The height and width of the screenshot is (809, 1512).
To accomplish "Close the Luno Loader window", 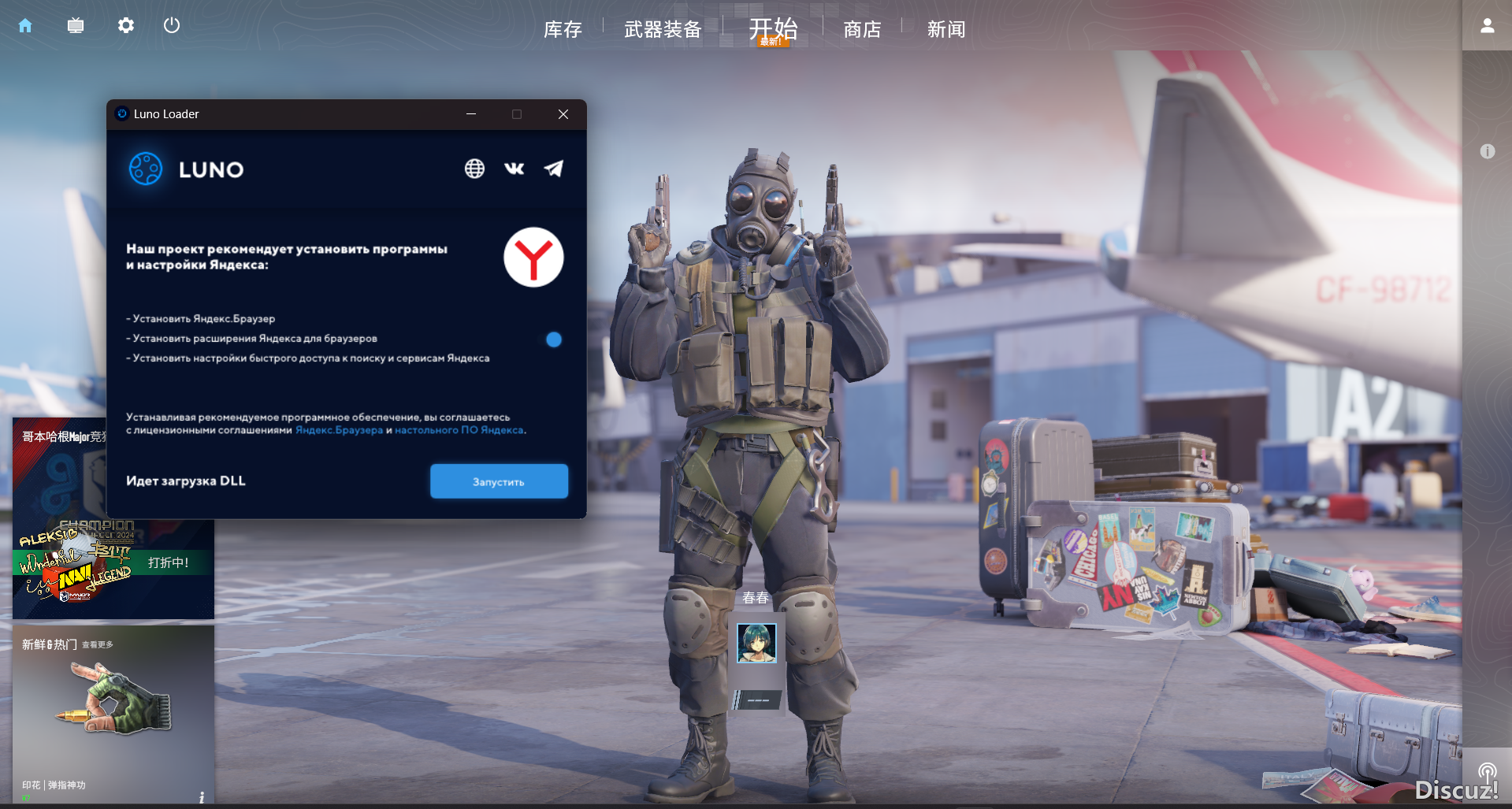I will coord(563,114).
